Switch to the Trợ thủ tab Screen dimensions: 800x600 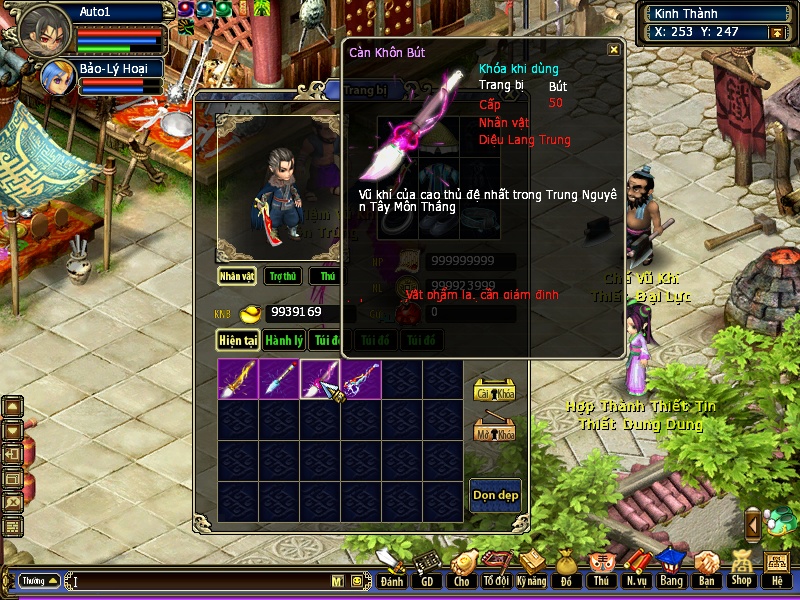pos(283,276)
